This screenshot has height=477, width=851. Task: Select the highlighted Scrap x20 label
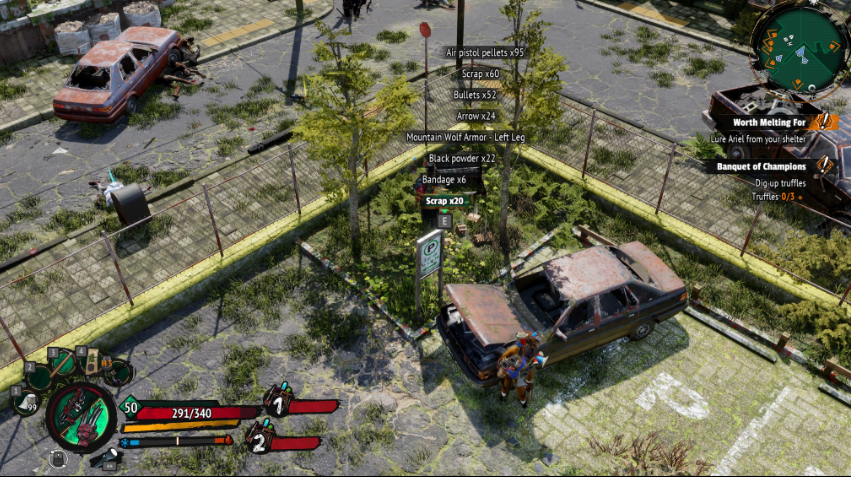pyautogui.click(x=444, y=200)
